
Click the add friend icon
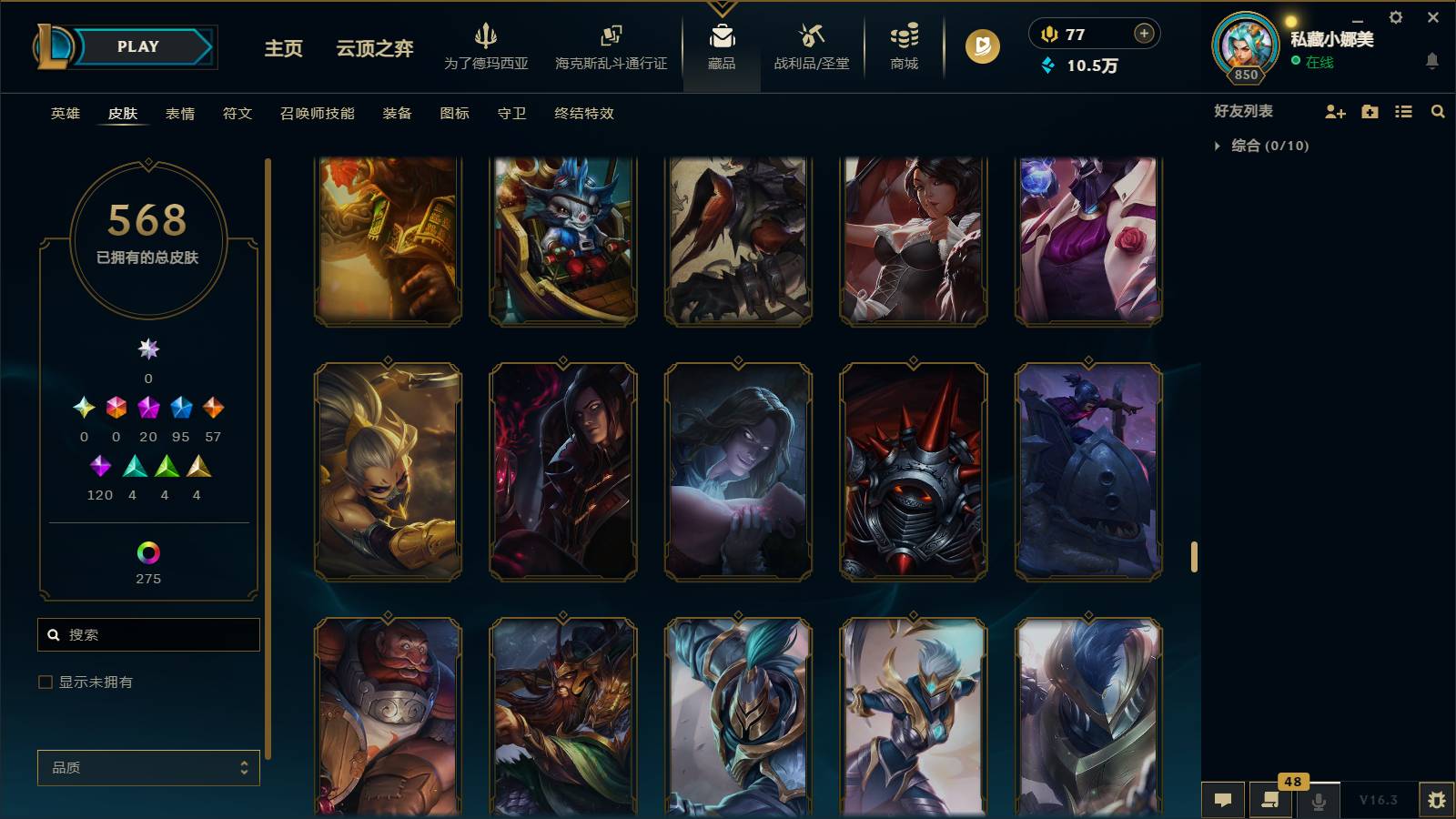[1335, 111]
